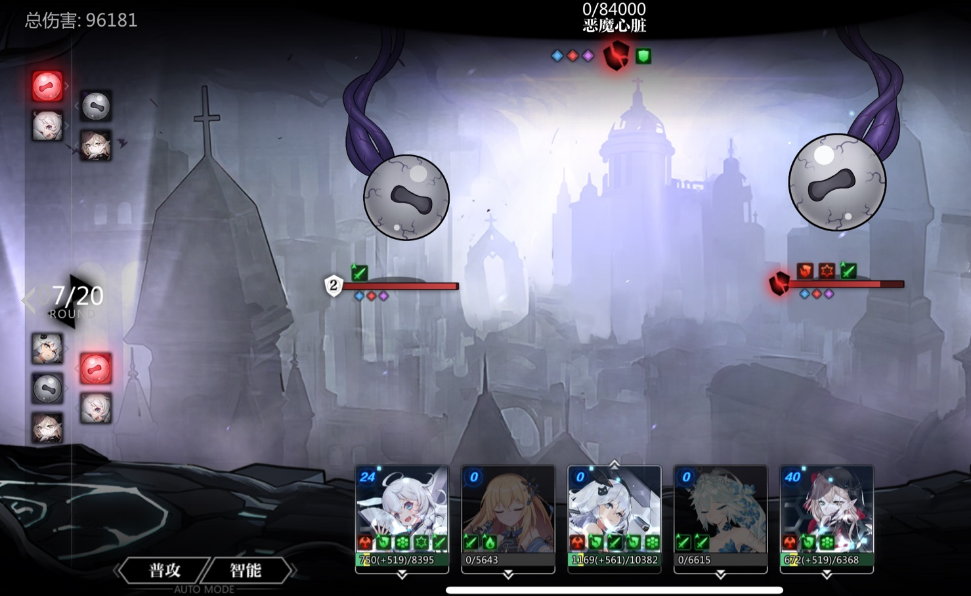Choose the blonde sleeping girl character card
971x596 pixels.
click(507, 508)
